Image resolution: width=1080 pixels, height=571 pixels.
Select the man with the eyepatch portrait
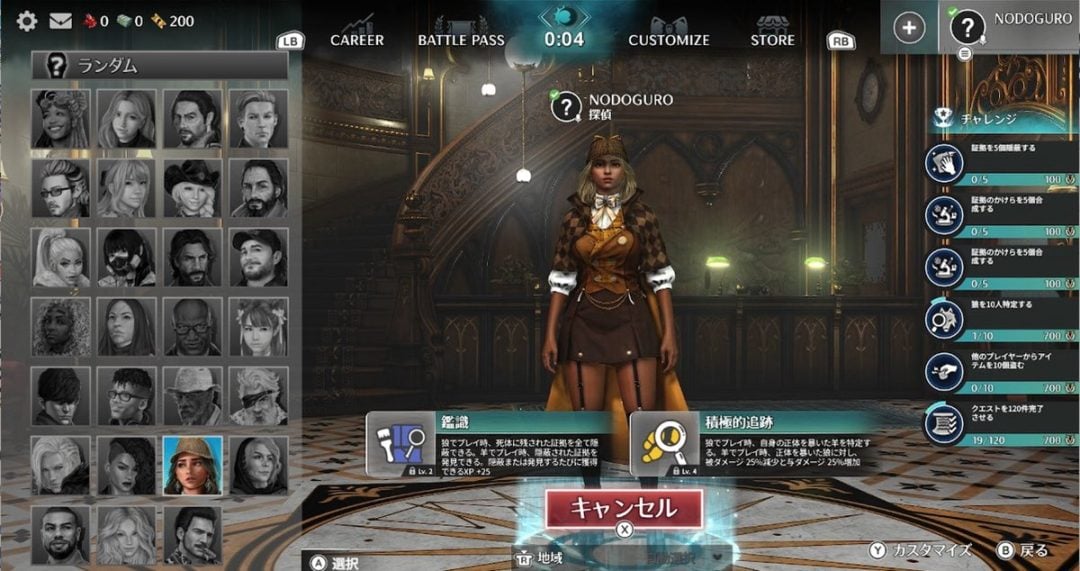click(259, 396)
